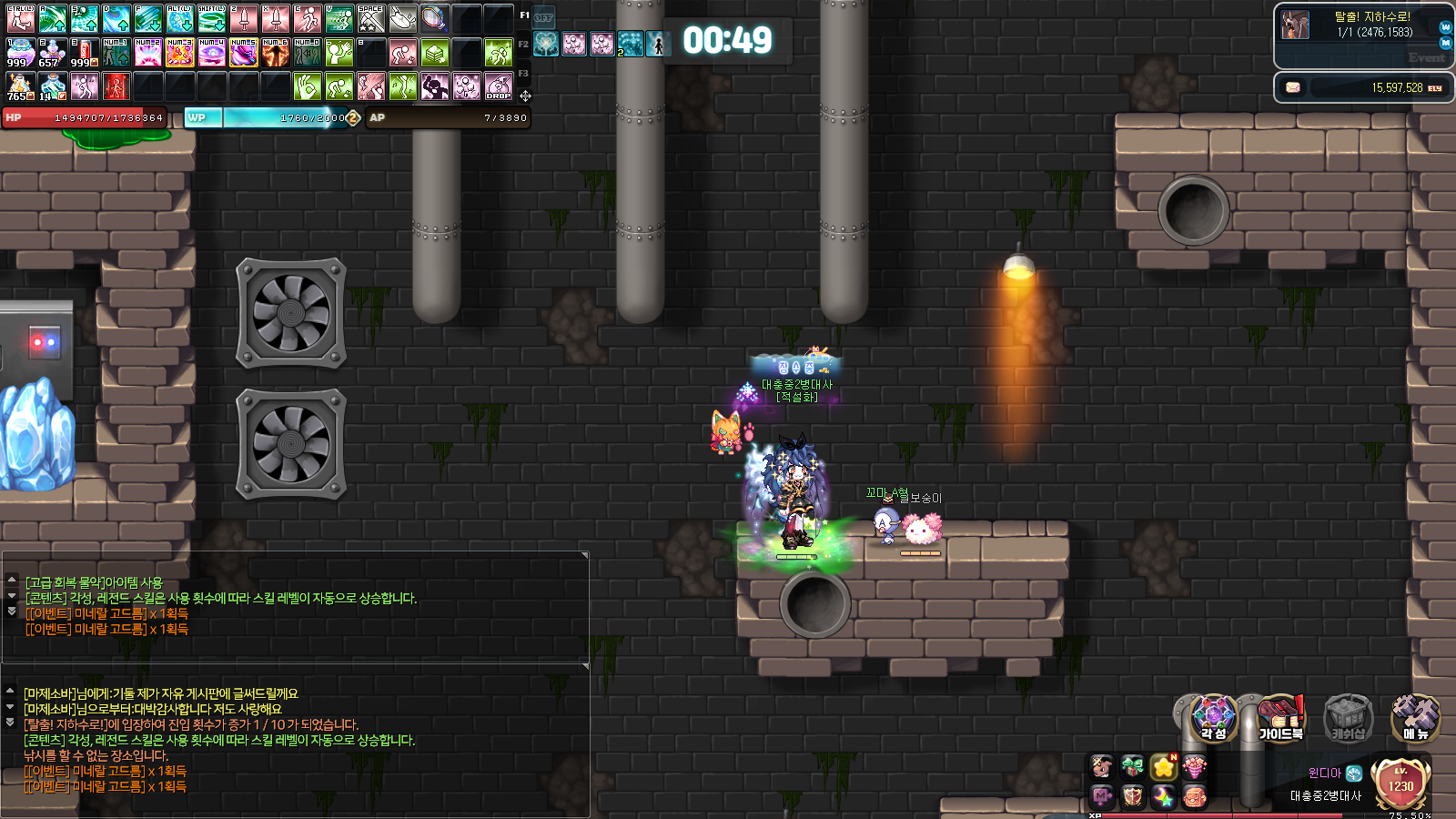Open the 메뉴 gear menu
1456x819 pixels.
click(x=1414, y=718)
